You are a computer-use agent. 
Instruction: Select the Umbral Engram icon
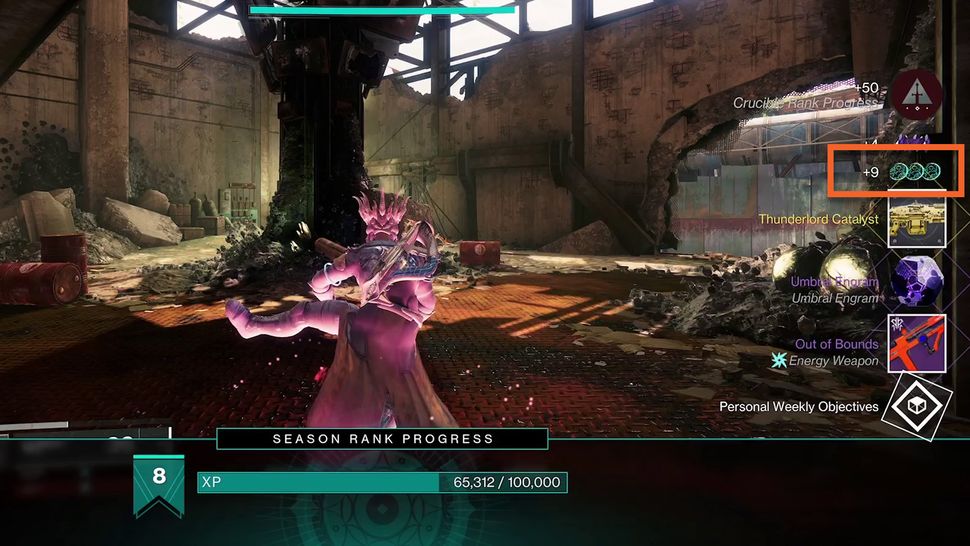[917, 282]
